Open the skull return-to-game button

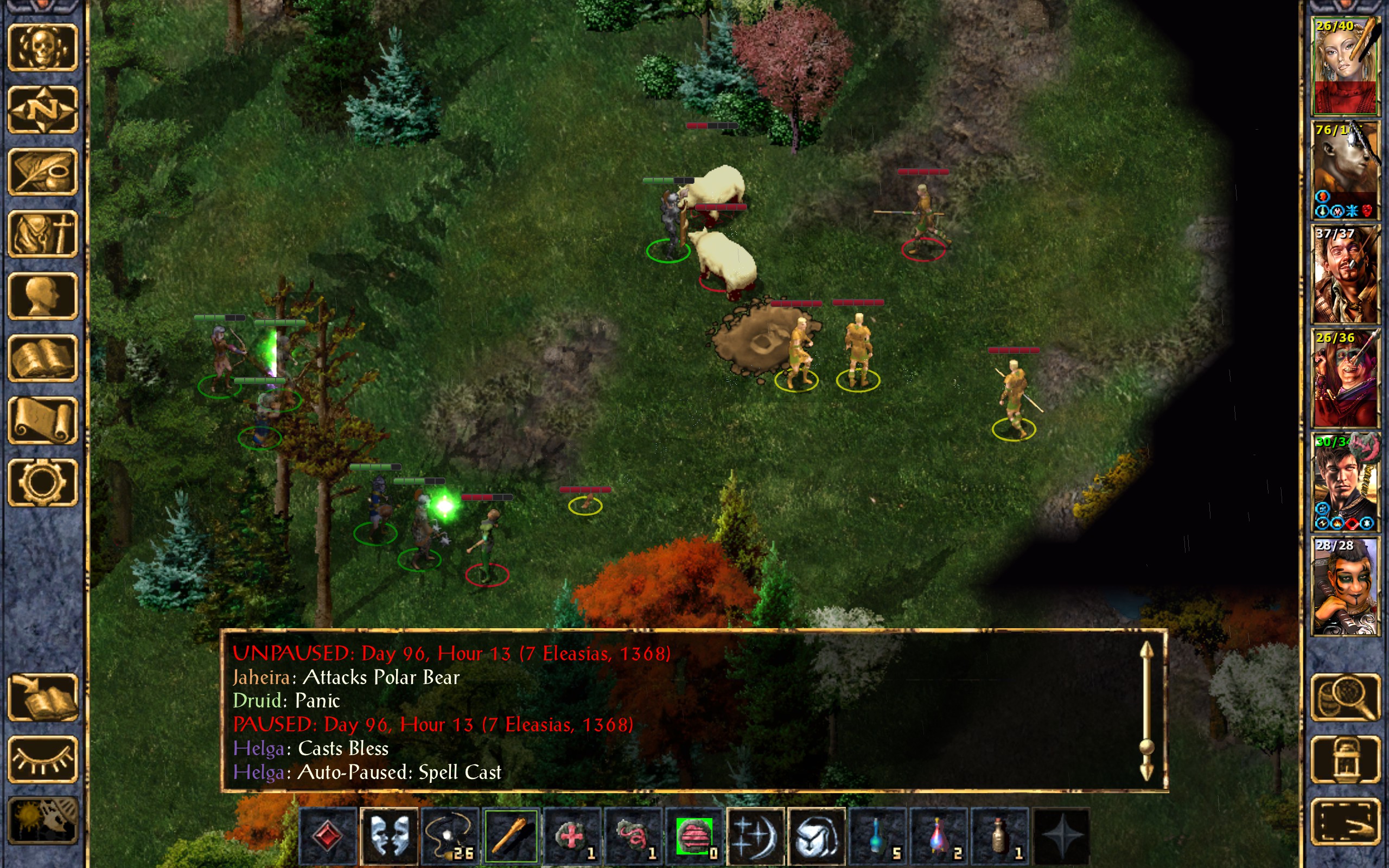(42, 48)
